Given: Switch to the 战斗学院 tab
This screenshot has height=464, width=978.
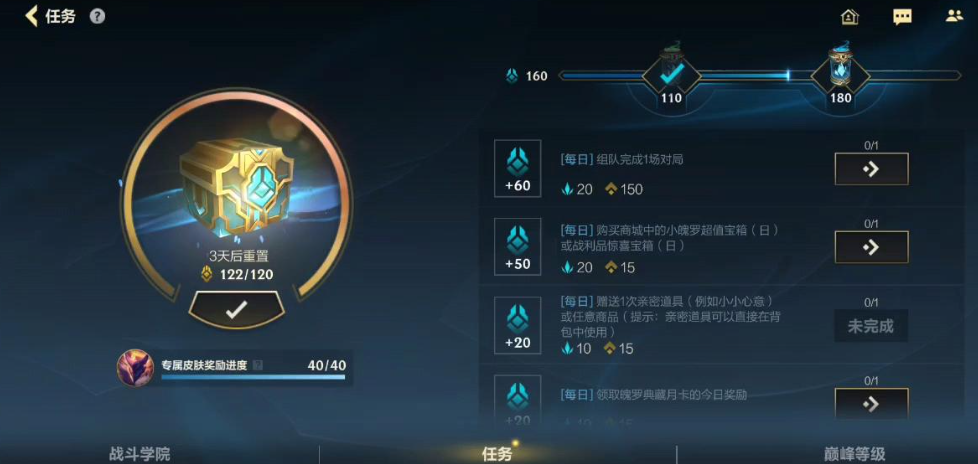Looking at the screenshot, I should pyautogui.click(x=139, y=453).
